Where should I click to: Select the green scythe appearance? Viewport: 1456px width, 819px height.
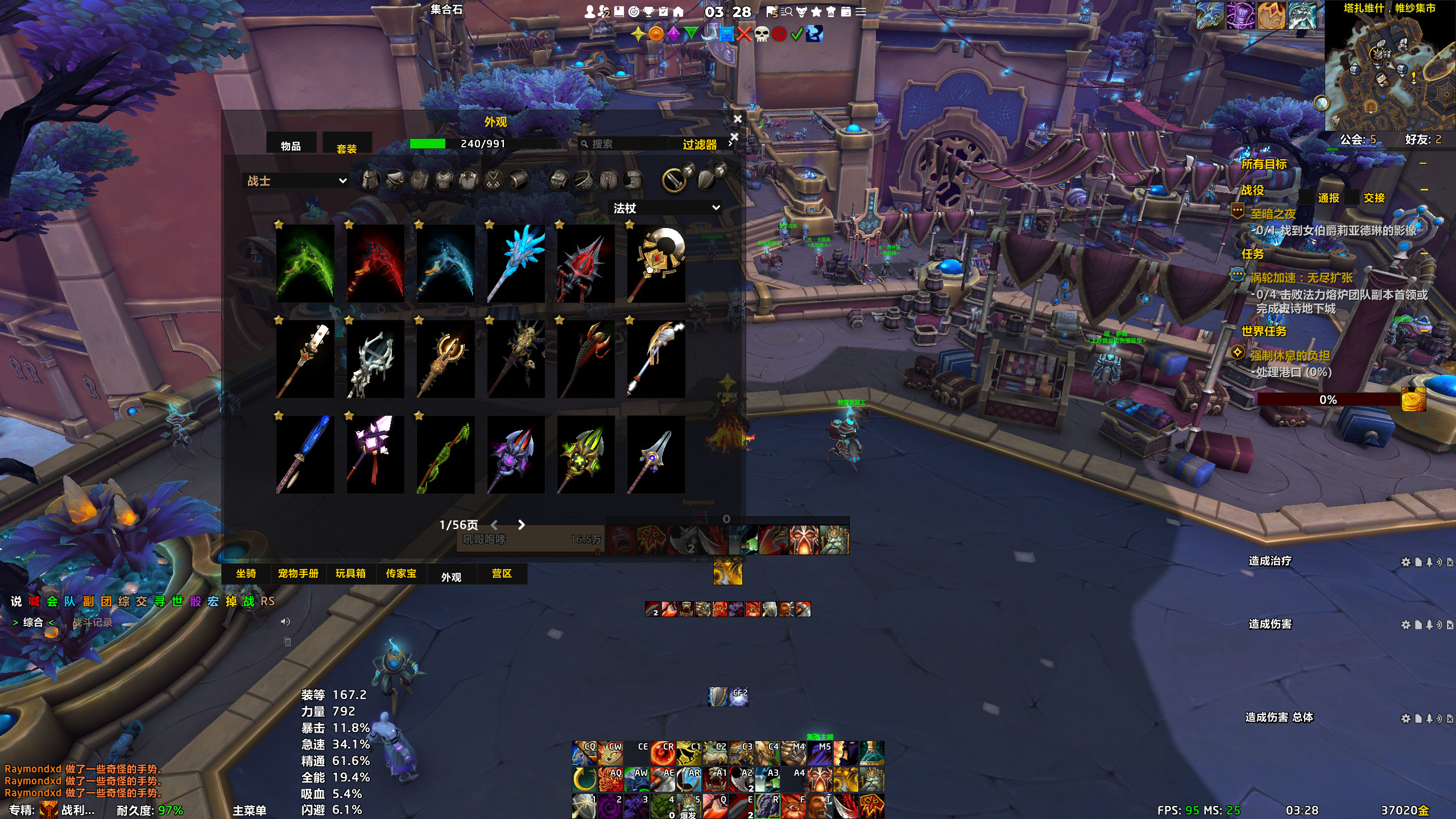[305, 263]
